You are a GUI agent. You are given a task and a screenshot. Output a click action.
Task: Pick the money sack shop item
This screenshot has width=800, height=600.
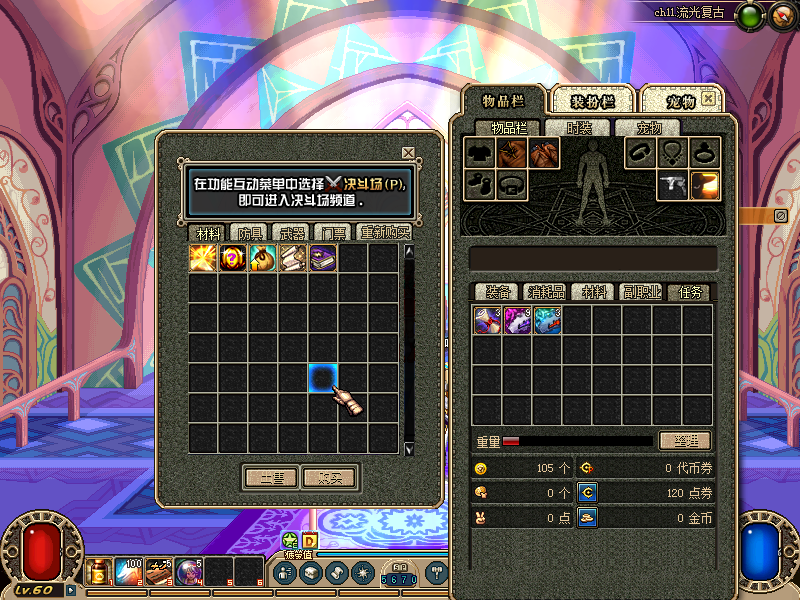pos(263,259)
